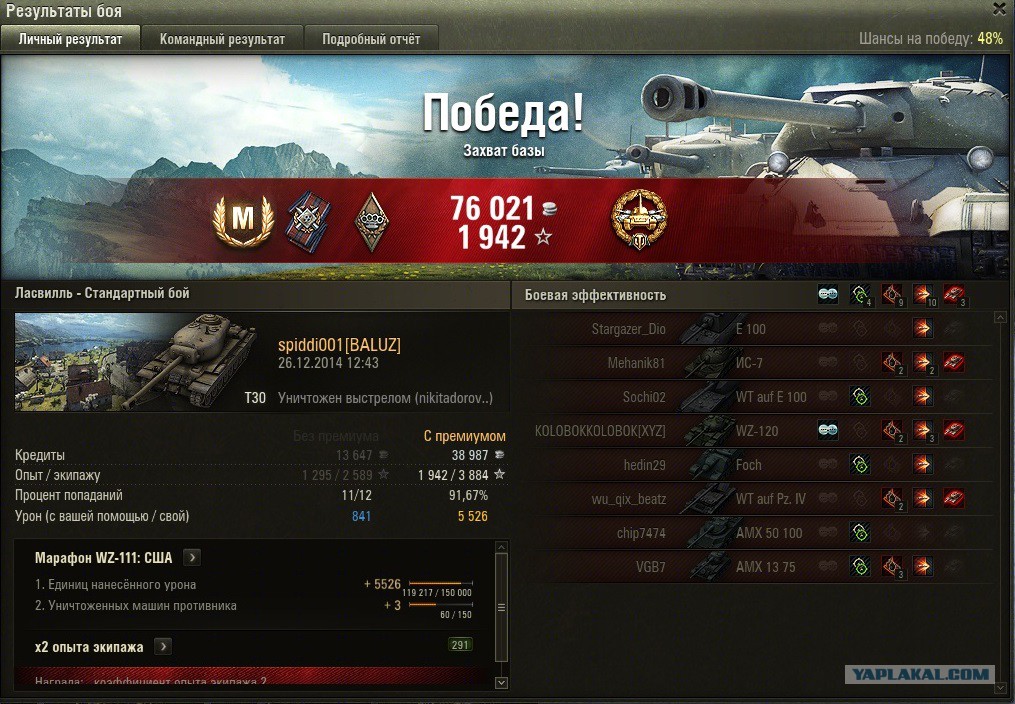
Task: Open the Подробный отчёт tab
Action: pyautogui.click(x=371, y=39)
